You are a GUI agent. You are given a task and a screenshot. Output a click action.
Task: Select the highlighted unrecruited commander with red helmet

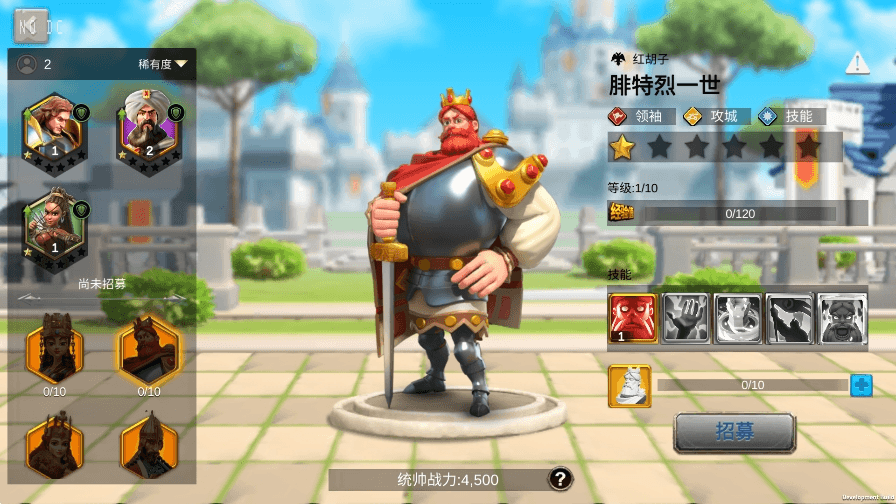point(149,349)
